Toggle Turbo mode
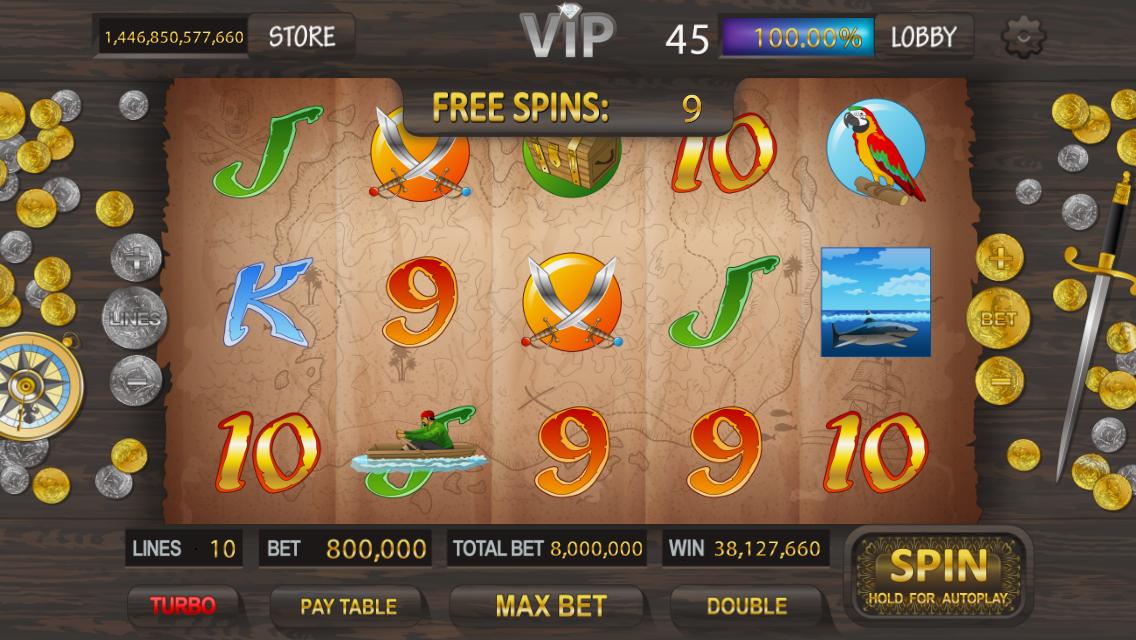1136x640 pixels. 183,605
